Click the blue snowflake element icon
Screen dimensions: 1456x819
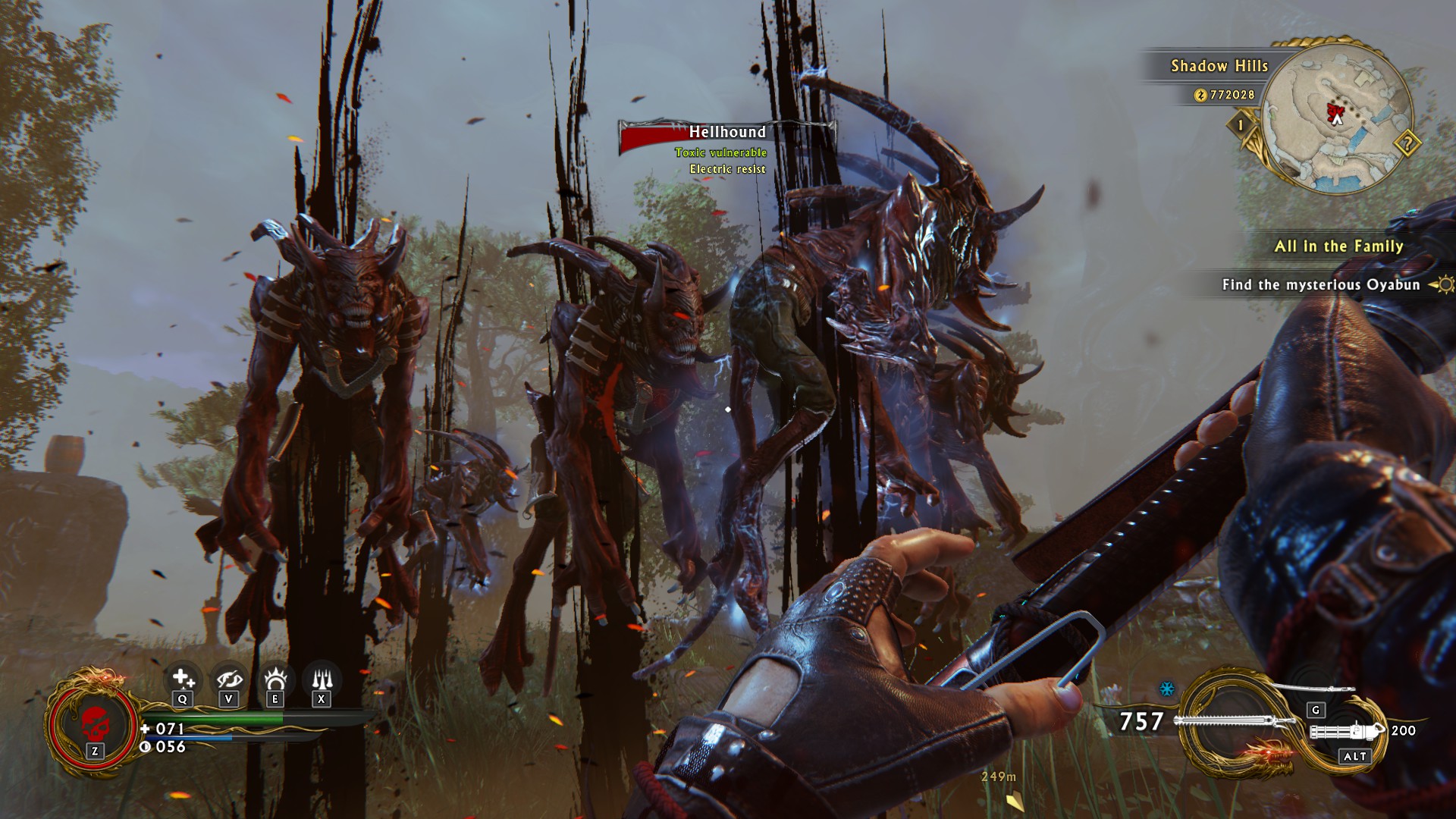[1167, 689]
